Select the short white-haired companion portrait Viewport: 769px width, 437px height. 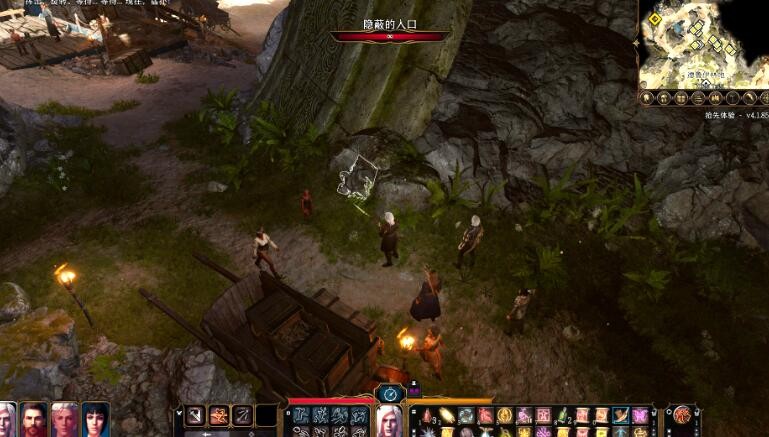tap(65, 419)
